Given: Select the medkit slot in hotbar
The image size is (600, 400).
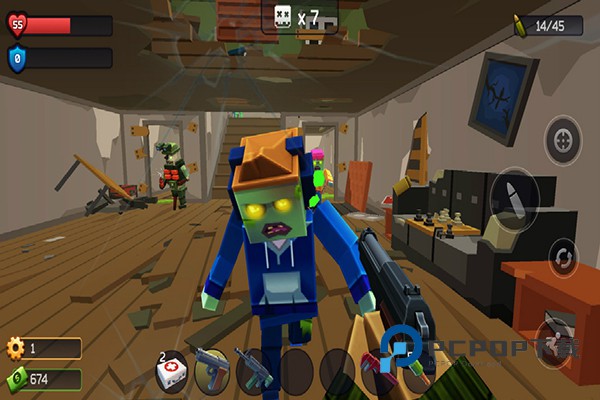Looking at the screenshot, I should 171,369.
